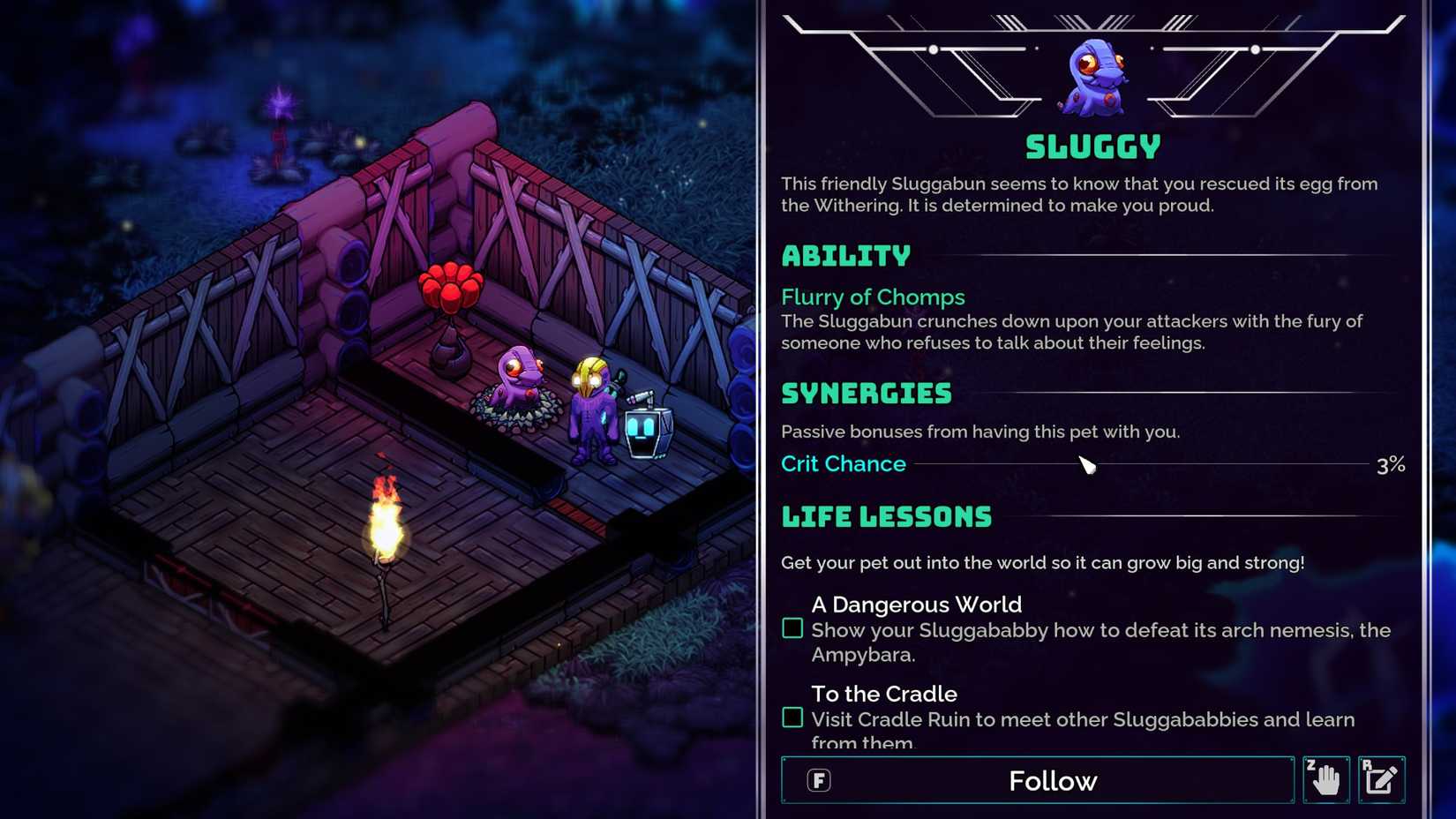This screenshot has width=1456, height=819.
Task: Click the Crit Chance 3% stat bar
Action: pyautogui.click(x=1094, y=463)
